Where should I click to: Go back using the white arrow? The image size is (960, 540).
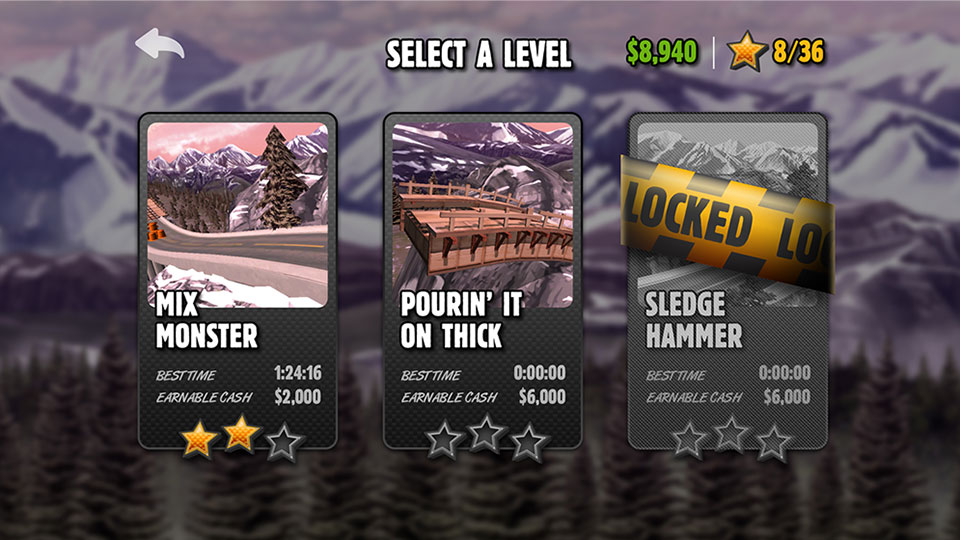[160, 47]
